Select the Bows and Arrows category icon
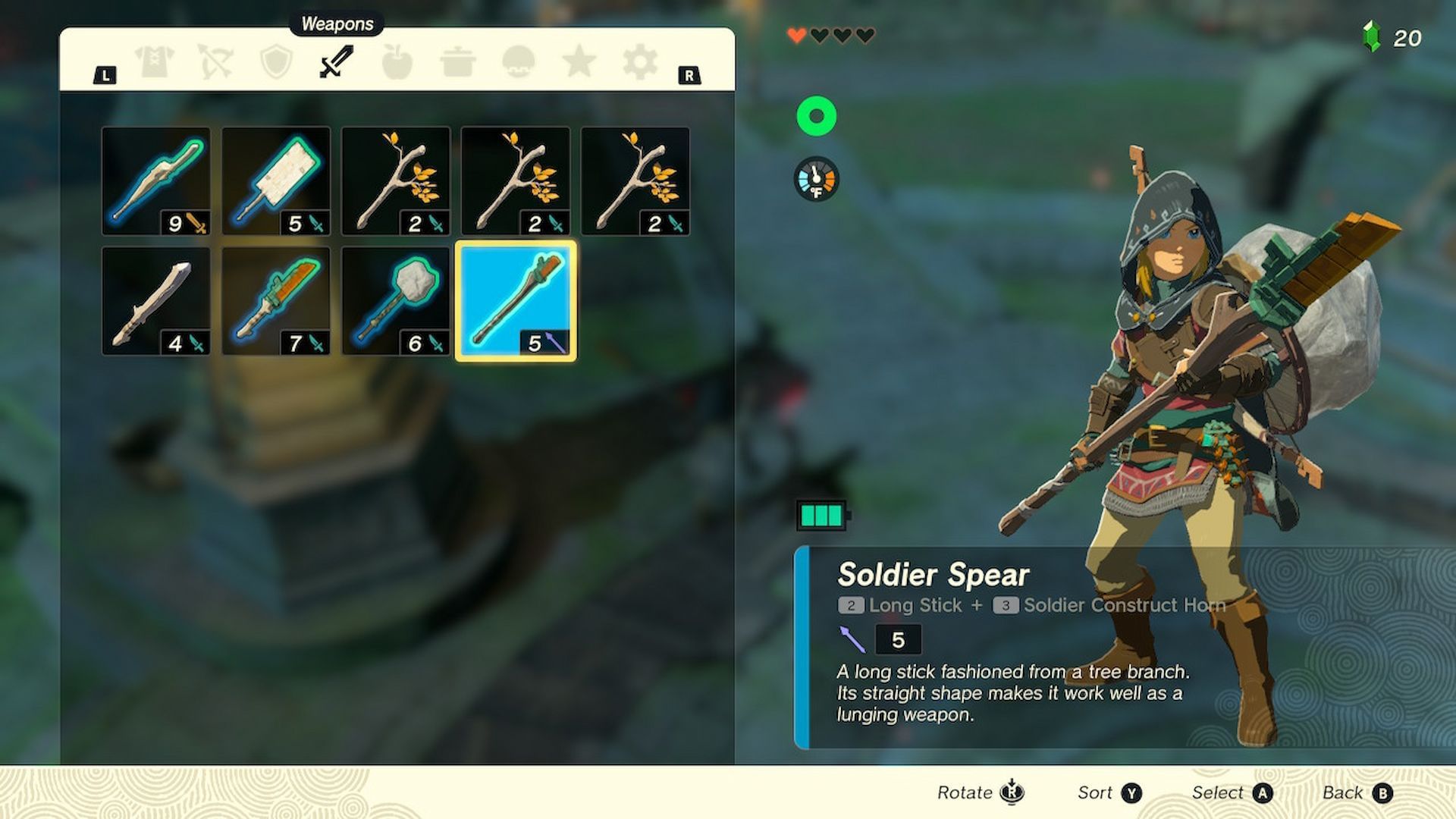This screenshot has width=1456, height=819. tap(216, 64)
